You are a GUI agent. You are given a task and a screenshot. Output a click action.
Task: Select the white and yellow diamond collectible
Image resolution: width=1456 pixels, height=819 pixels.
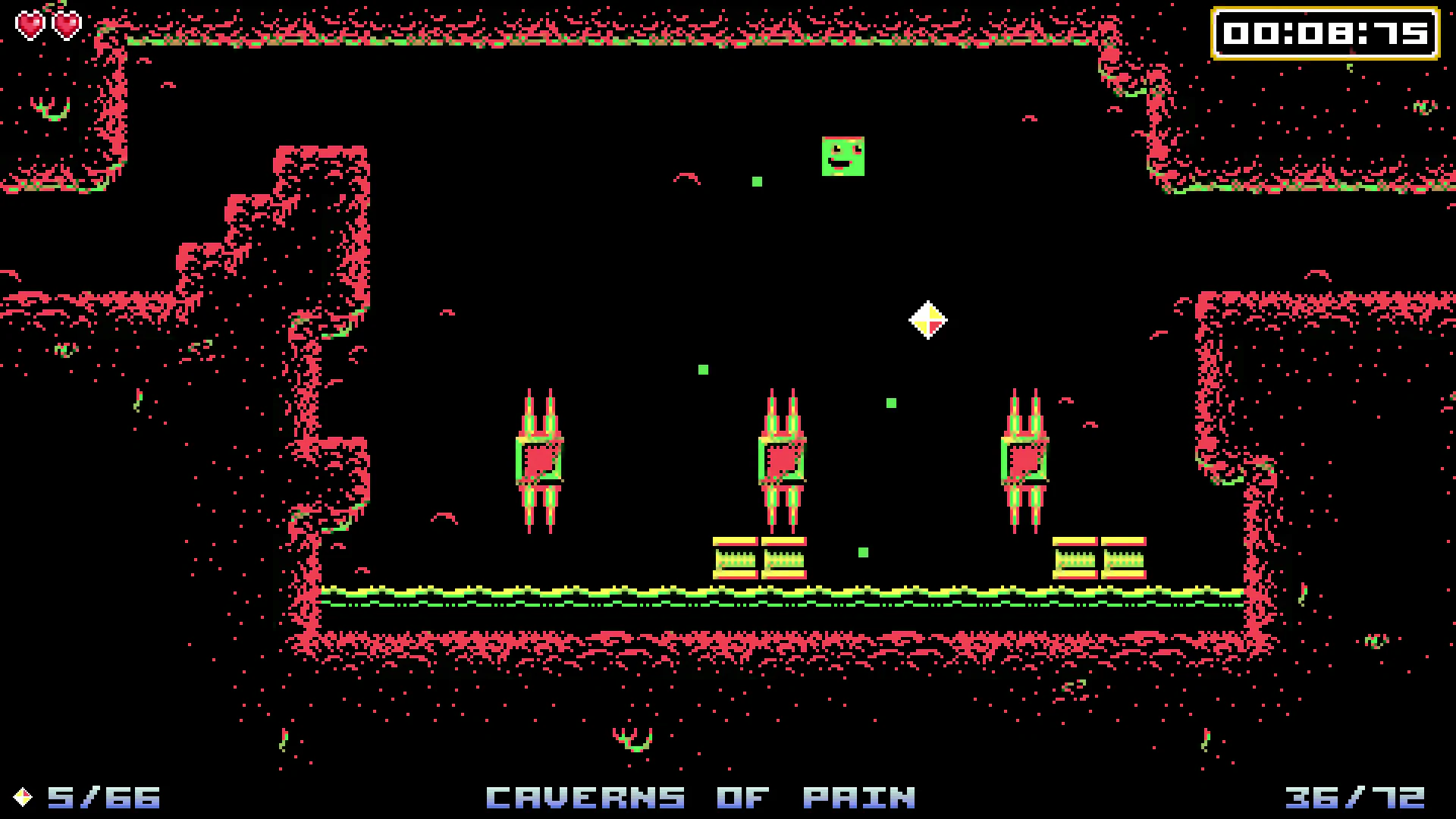tap(929, 319)
